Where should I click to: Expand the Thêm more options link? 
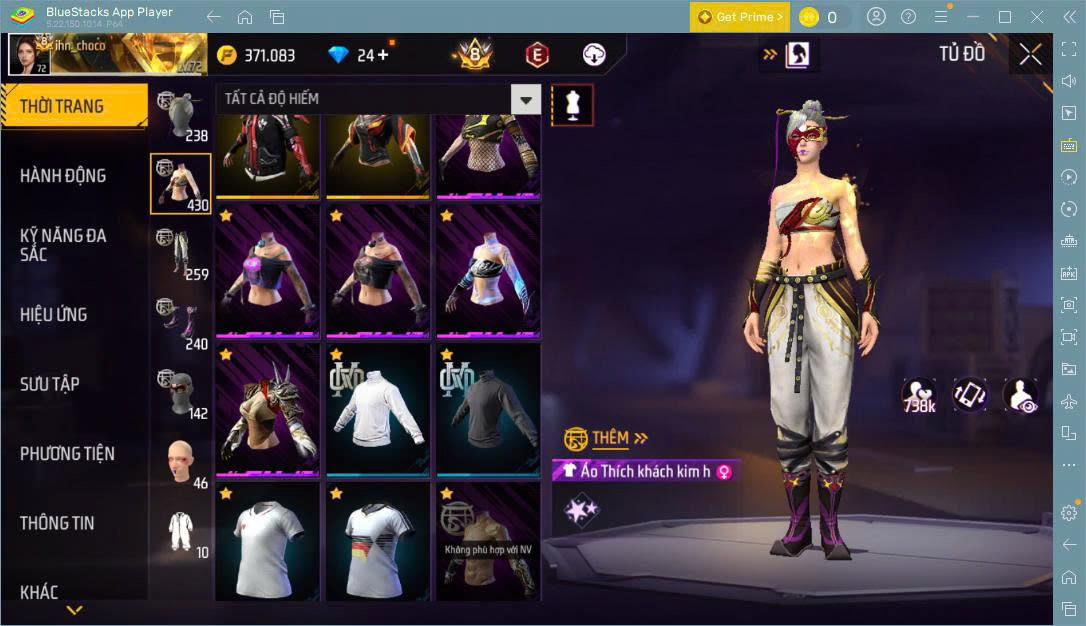[x=619, y=438]
